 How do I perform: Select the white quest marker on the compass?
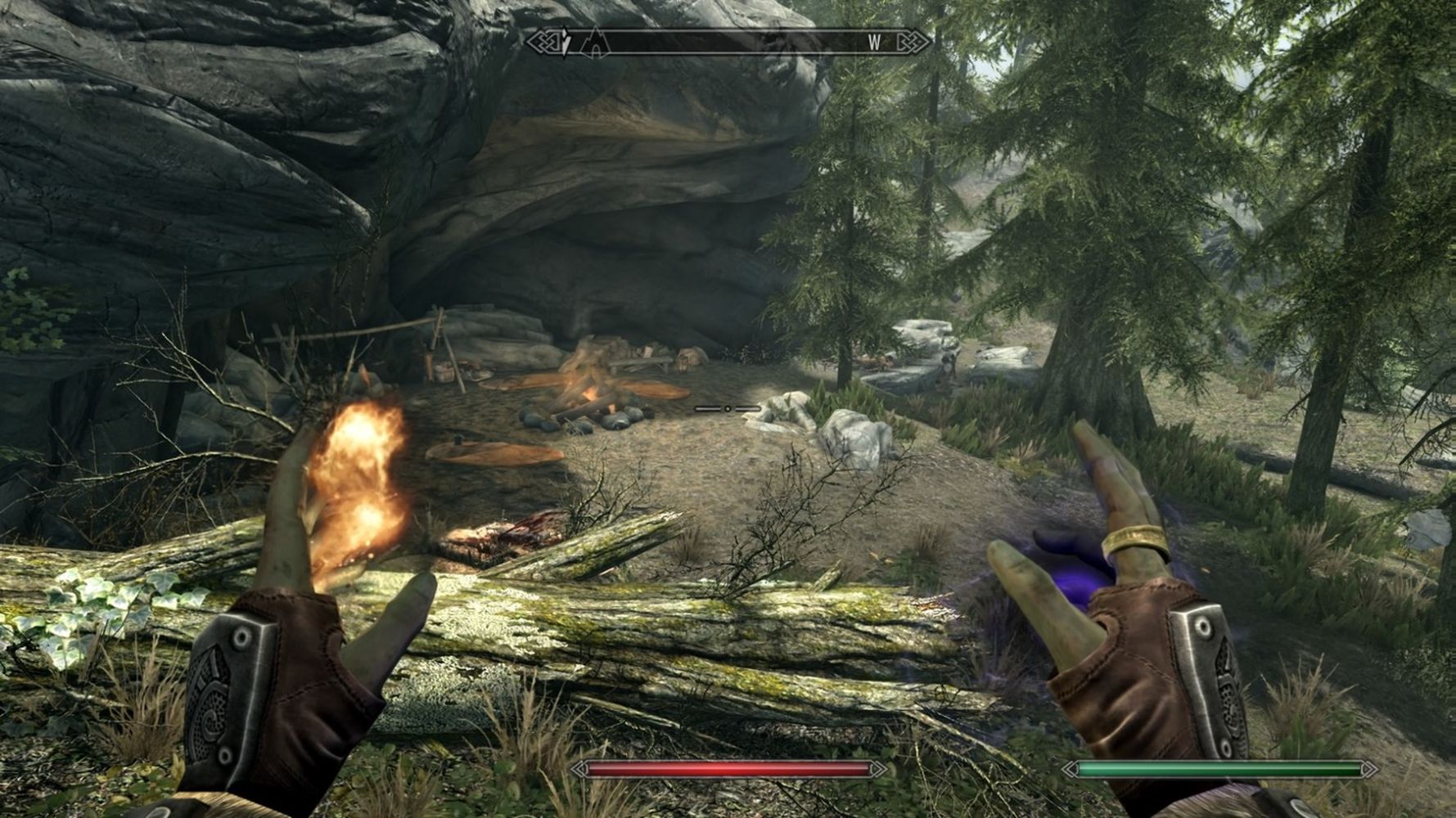[x=567, y=43]
